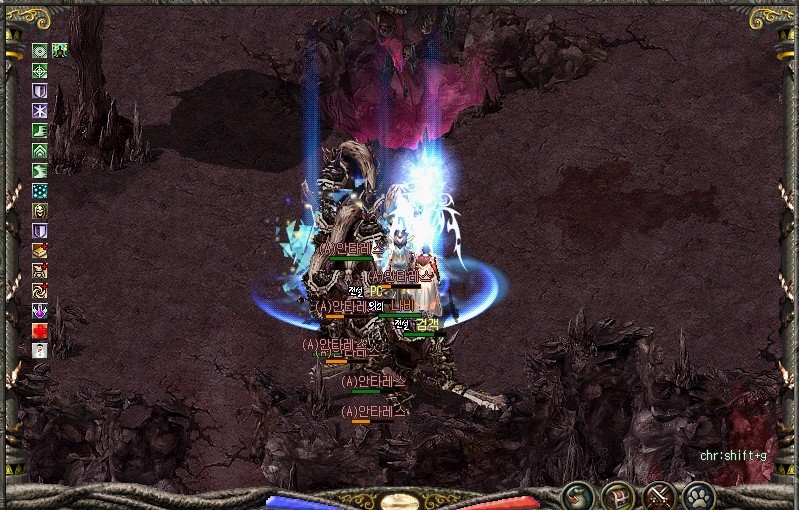Select the green upward chevron buff icon
Image resolution: width=799 pixels, height=510 pixels.
pyautogui.click(x=40, y=150)
